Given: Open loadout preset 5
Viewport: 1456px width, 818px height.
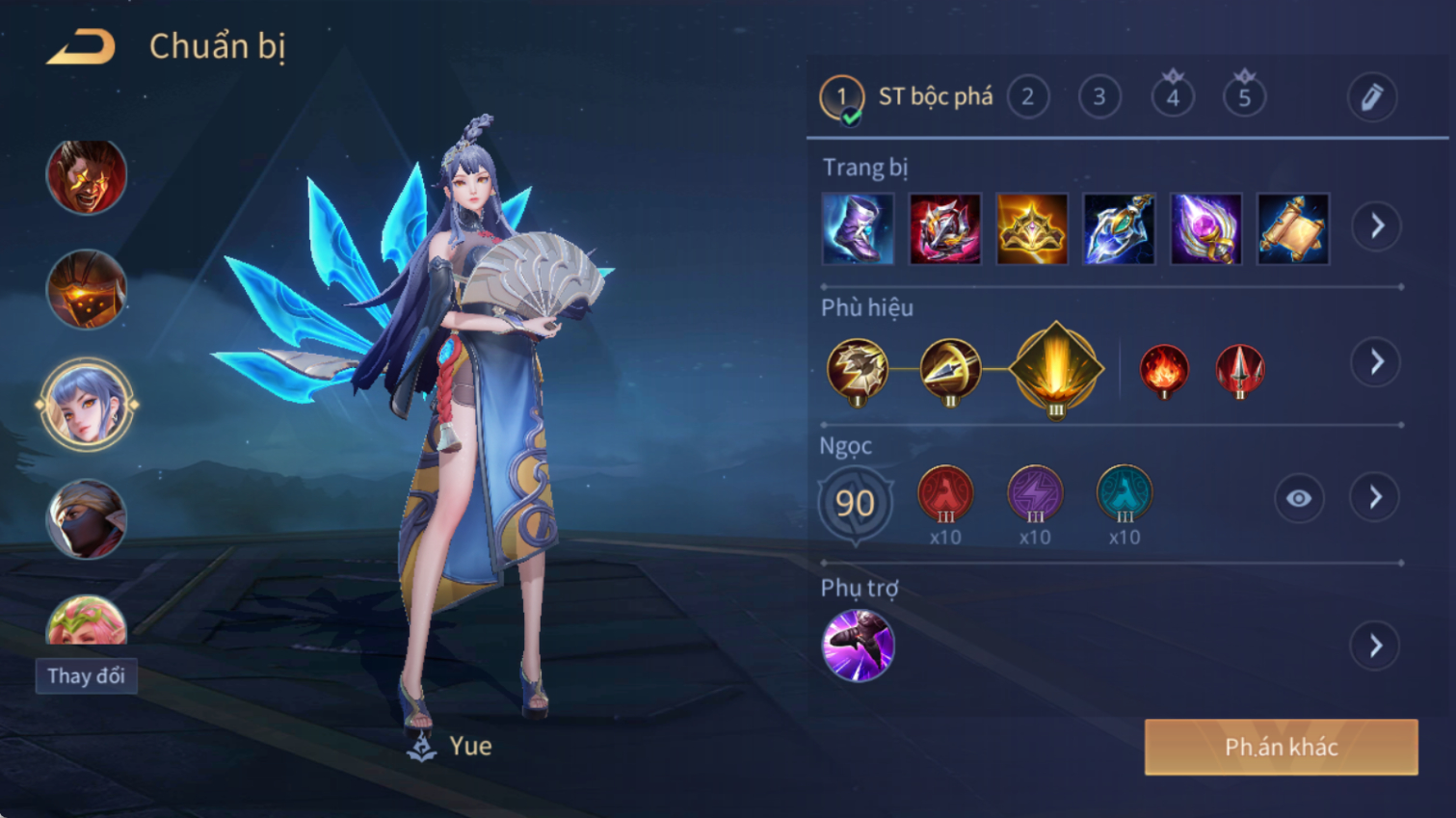Looking at the screenshot, I should coord(1244,97).
